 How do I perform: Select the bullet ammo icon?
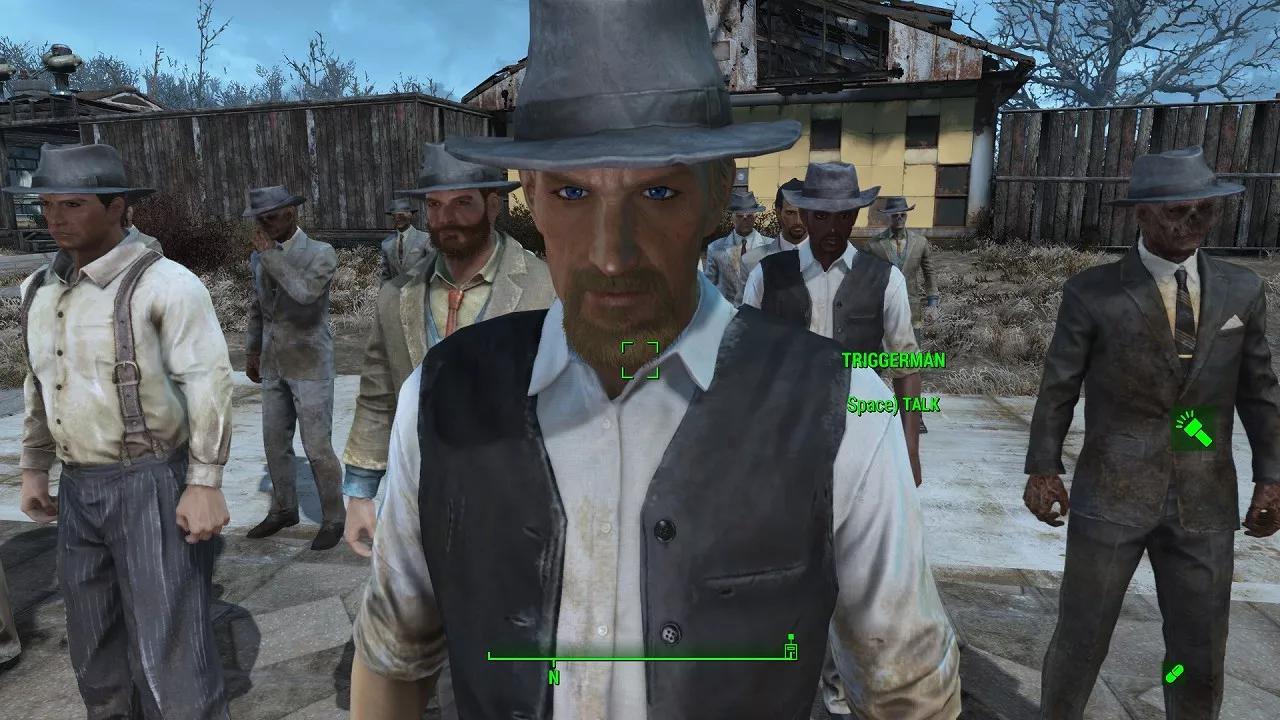click(x=1174, y=673)
